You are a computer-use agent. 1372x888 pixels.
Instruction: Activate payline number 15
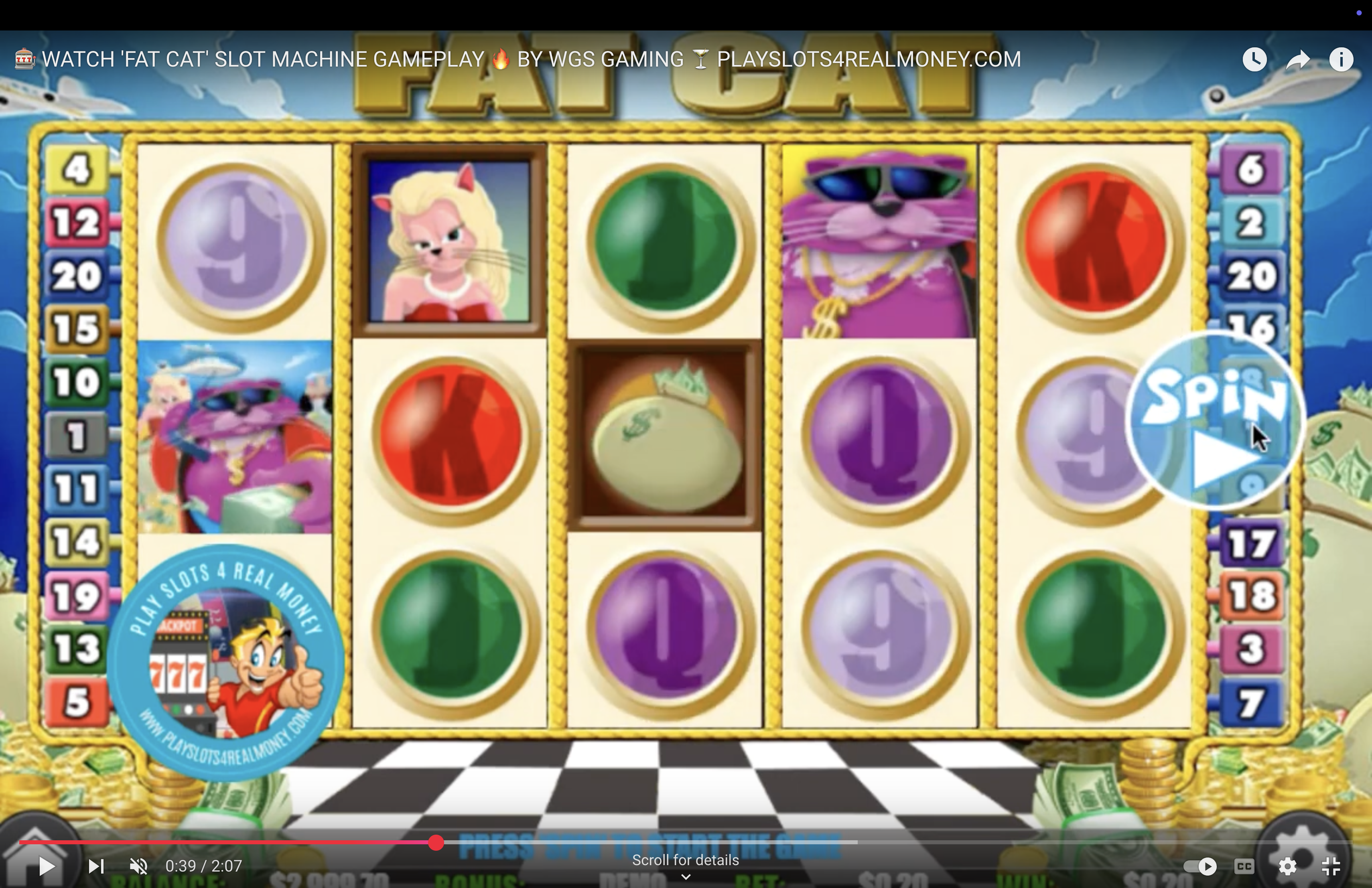pos(77,329)
